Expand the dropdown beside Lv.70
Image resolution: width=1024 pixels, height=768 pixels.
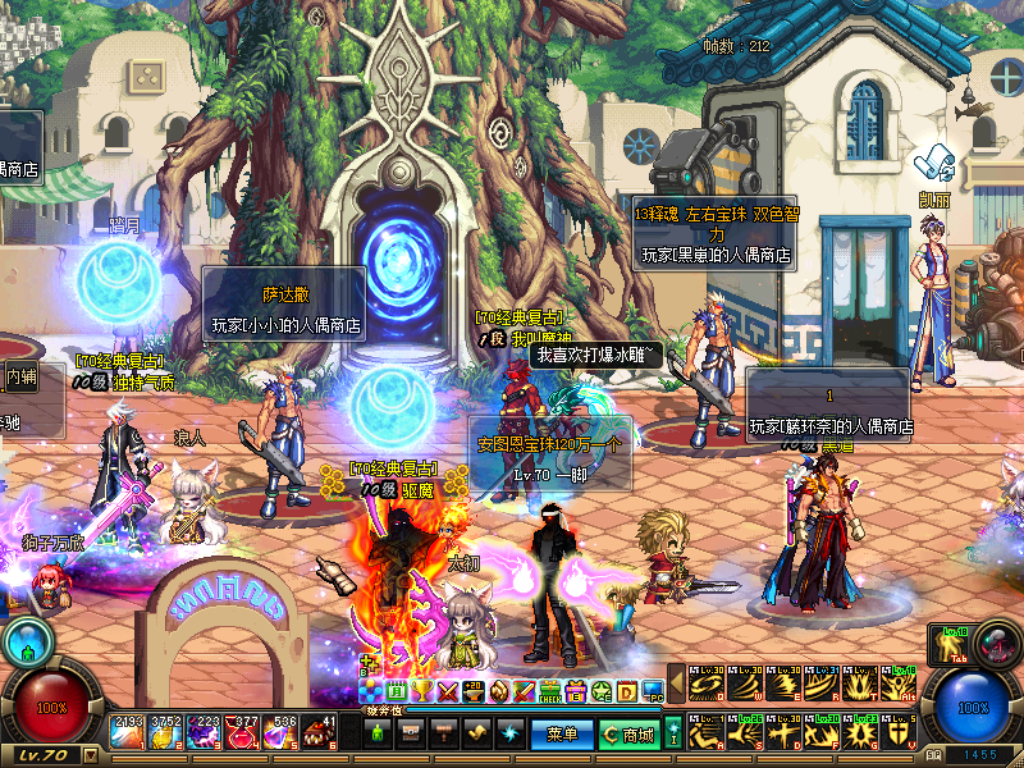click(91, 754)
